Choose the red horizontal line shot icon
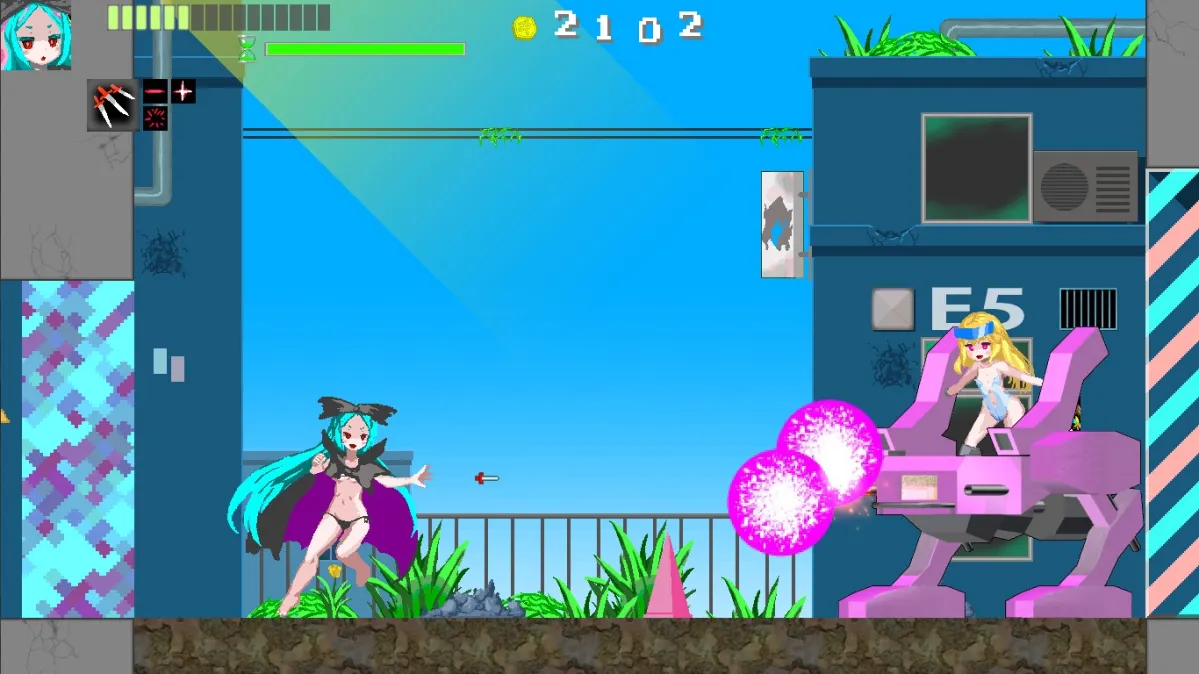 click(155, 92)
